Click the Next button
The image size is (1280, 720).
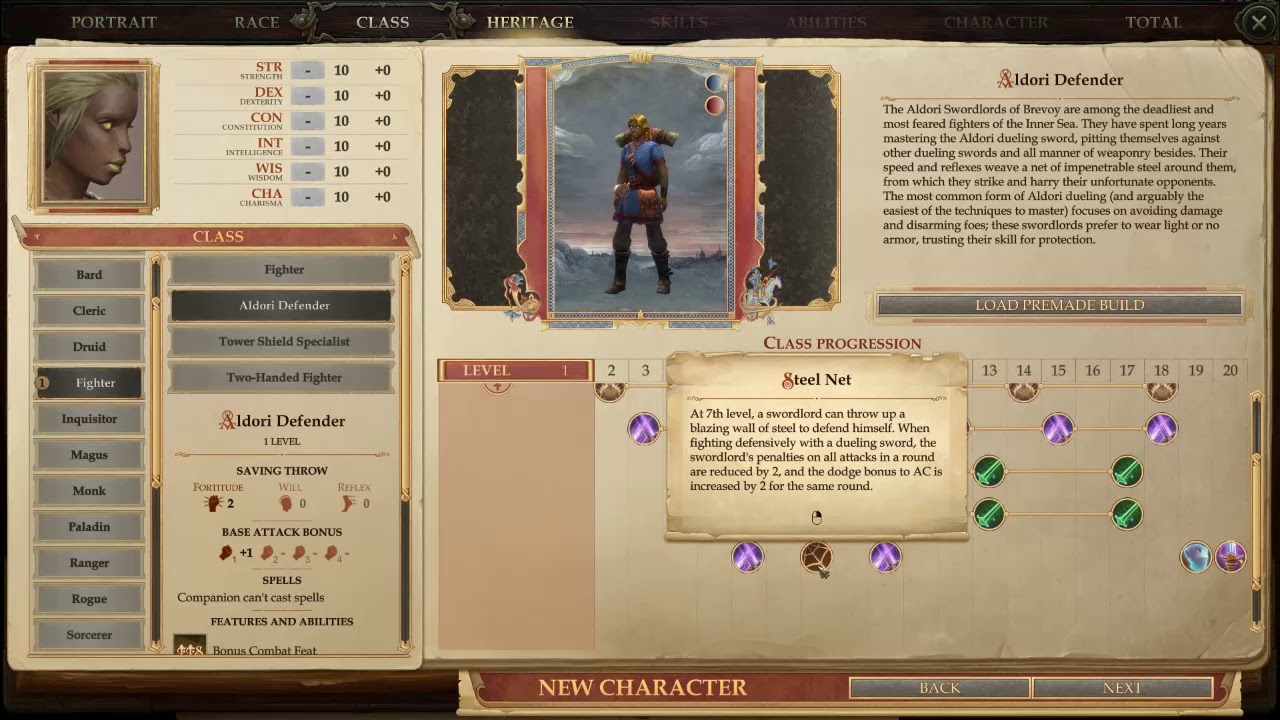click(1122, 688)
